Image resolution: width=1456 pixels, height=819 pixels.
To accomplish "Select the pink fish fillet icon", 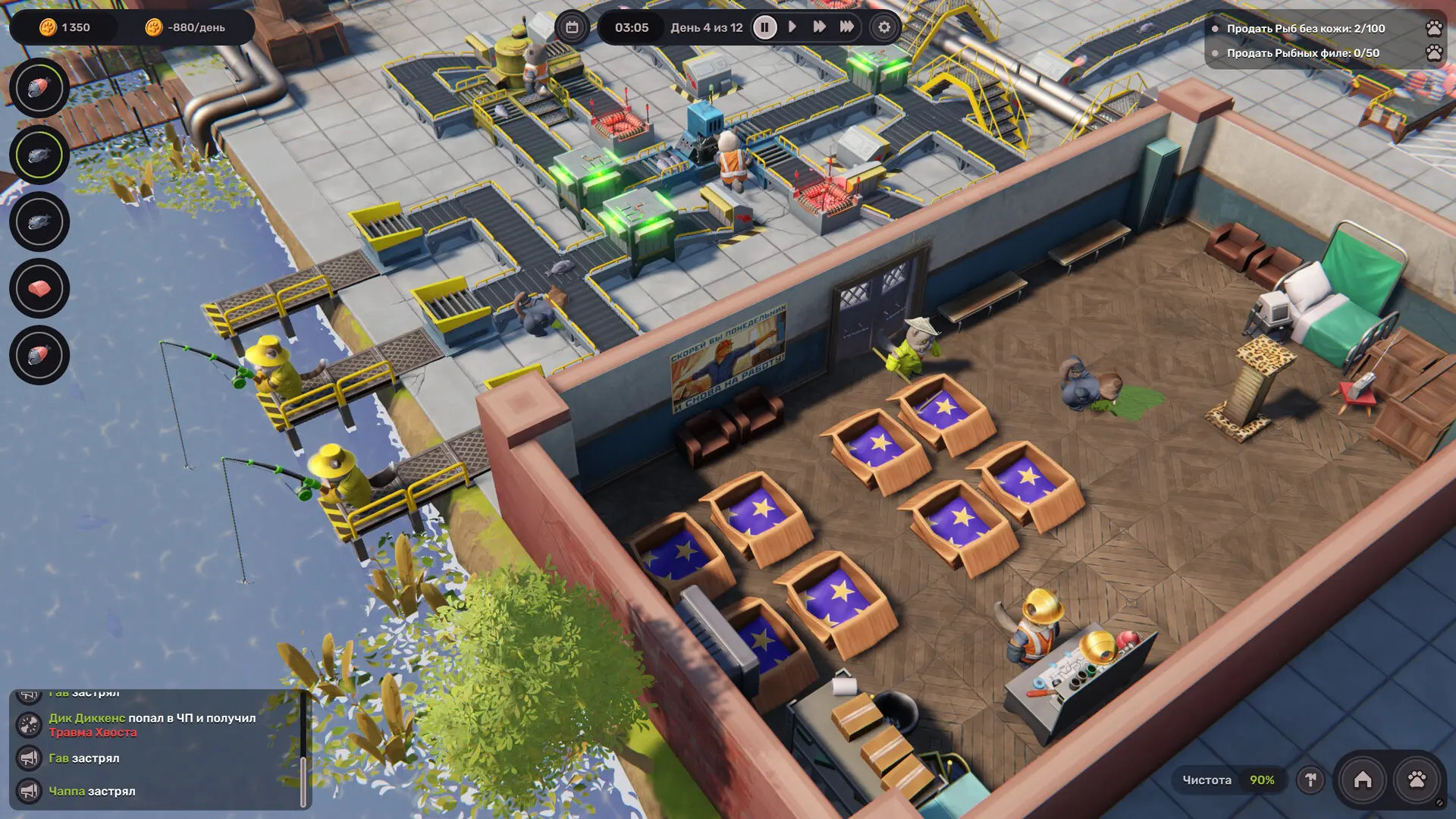I will (x=39, y=288).
